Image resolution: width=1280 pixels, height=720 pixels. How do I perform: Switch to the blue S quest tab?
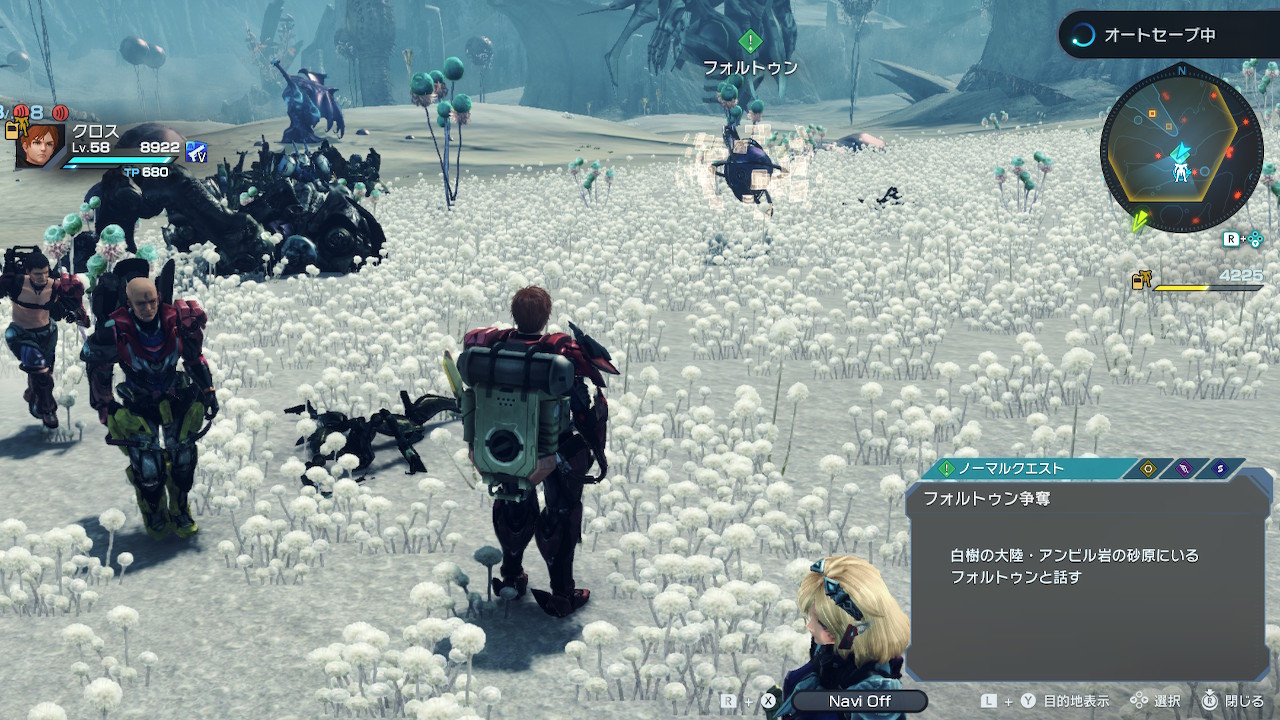coord(1220,468)
